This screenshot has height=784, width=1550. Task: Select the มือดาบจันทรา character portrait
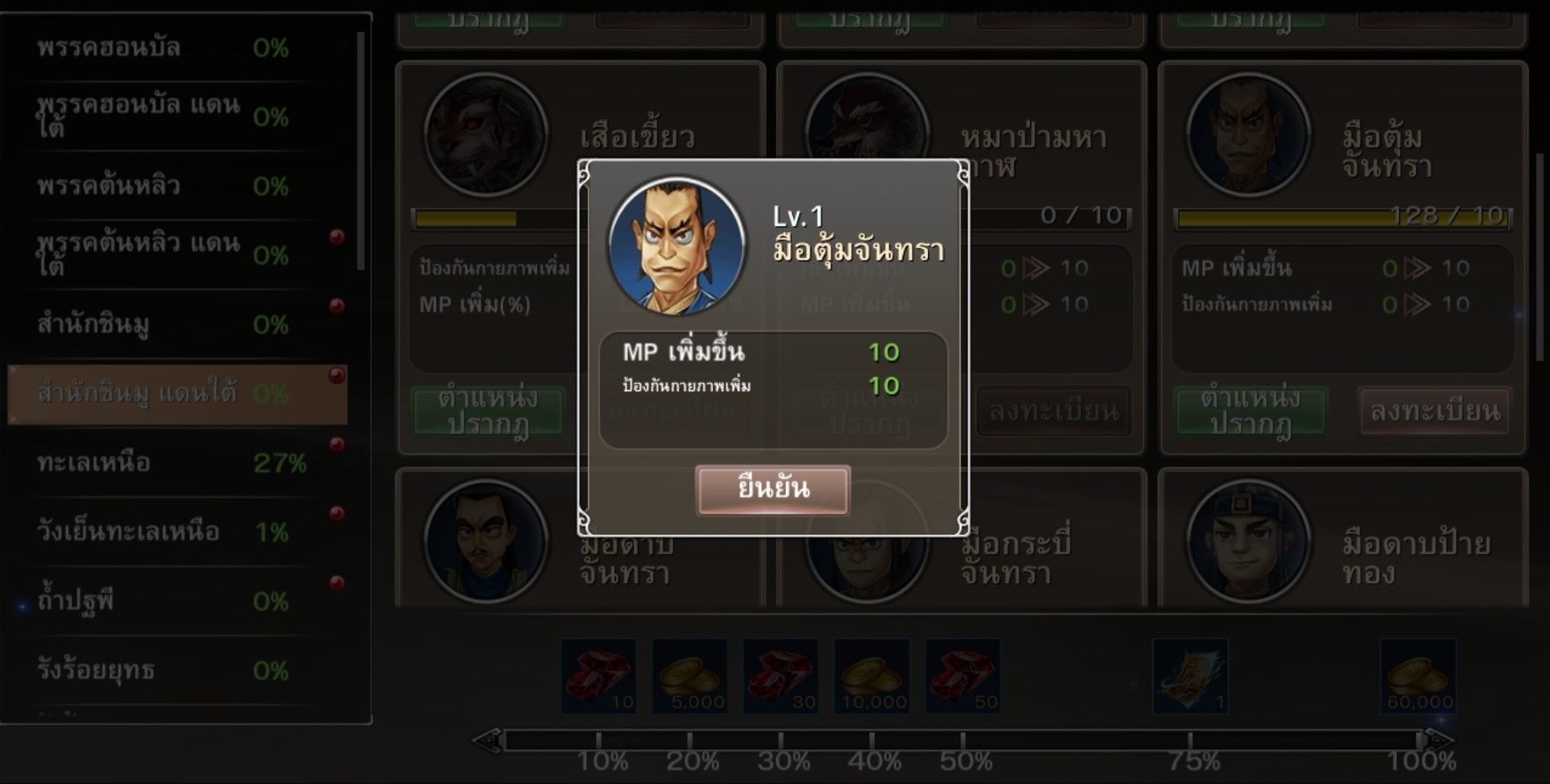[485, 541]
